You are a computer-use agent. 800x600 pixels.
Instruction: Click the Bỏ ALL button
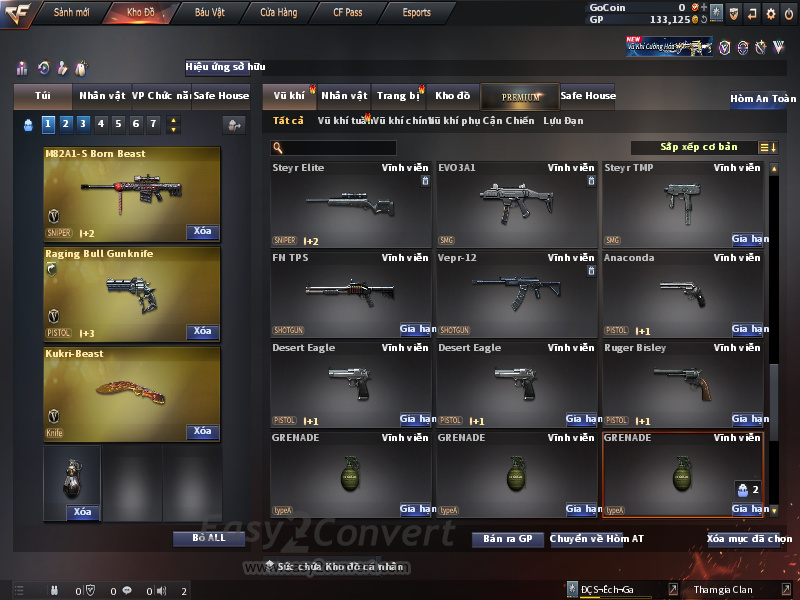209,538
